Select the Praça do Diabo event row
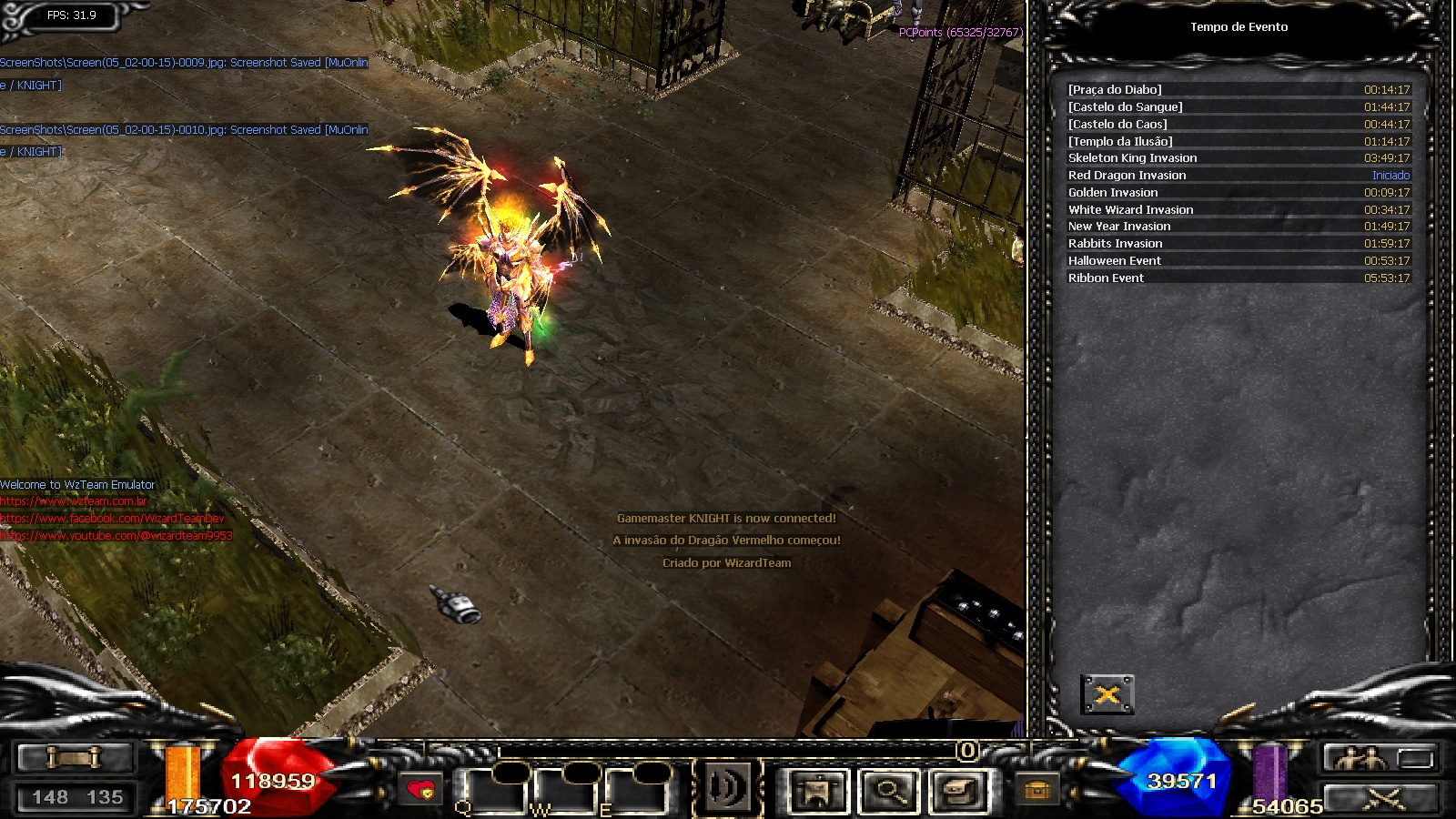 tap(1238, 89)
